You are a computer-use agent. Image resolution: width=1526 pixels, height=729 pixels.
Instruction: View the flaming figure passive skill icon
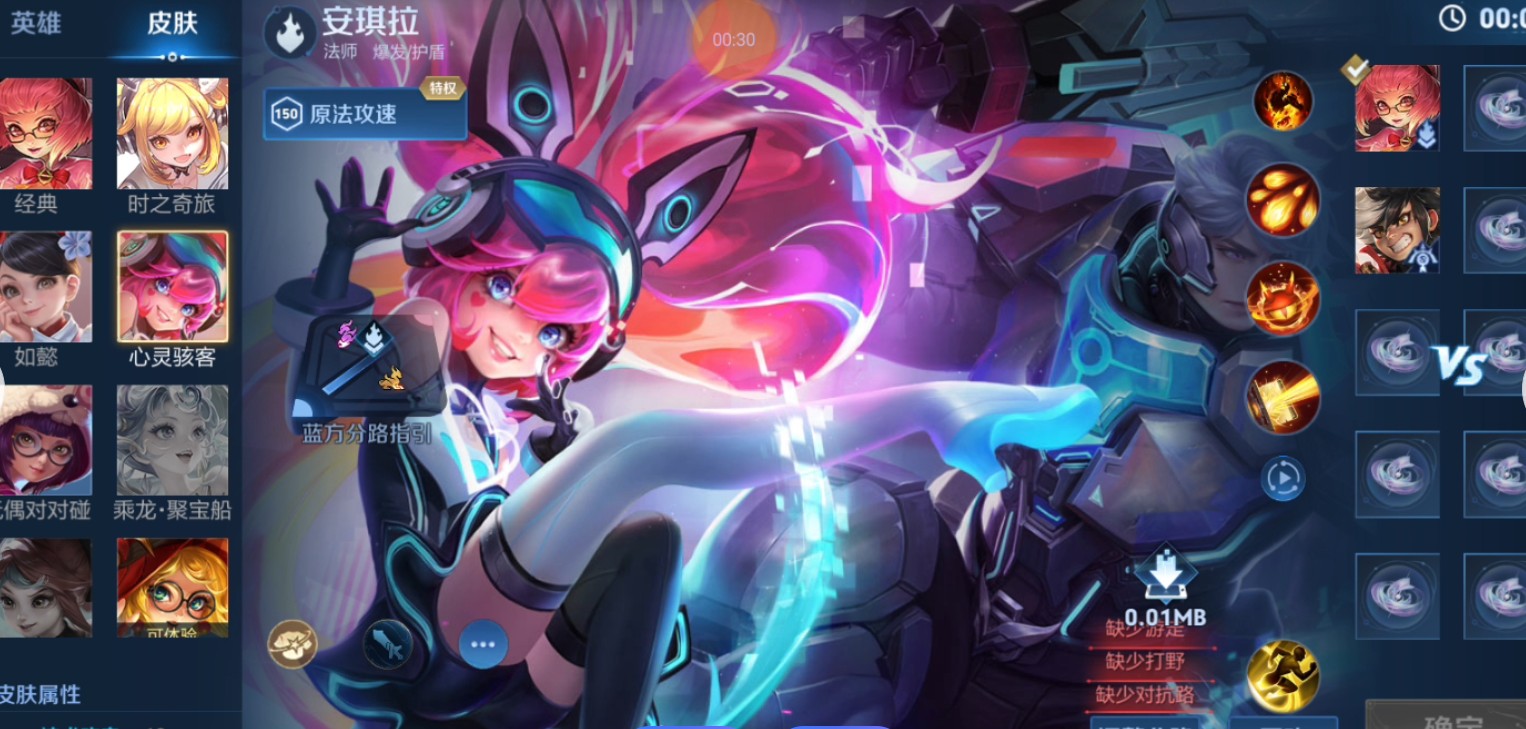coord(1283,101)
